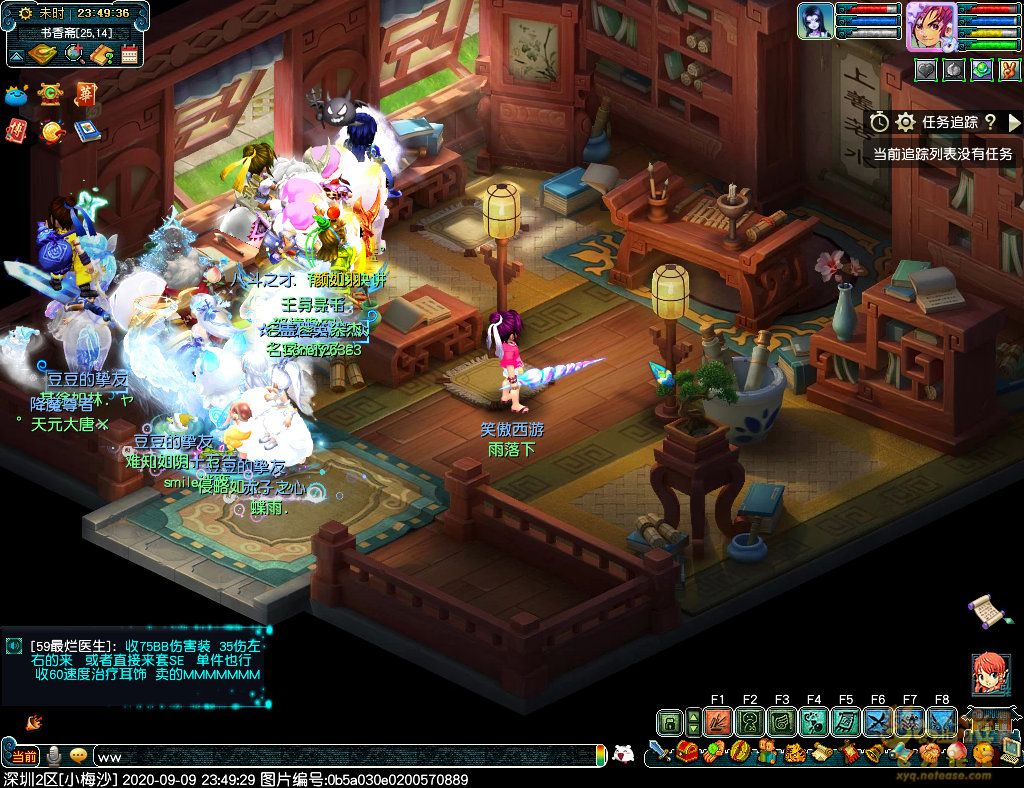Toggle the hotbar lock button
1024x788 pixels.
coord(670,721)
